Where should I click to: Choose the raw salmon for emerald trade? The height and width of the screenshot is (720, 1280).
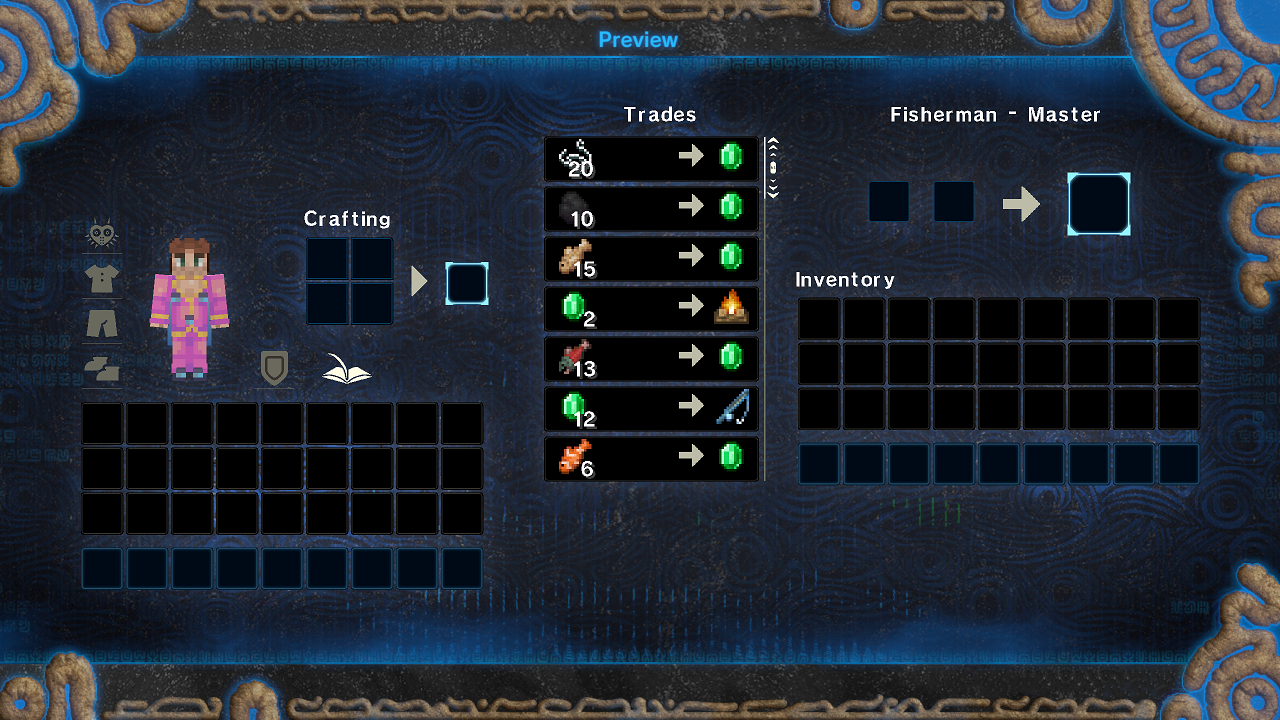(x=651, y=358)
